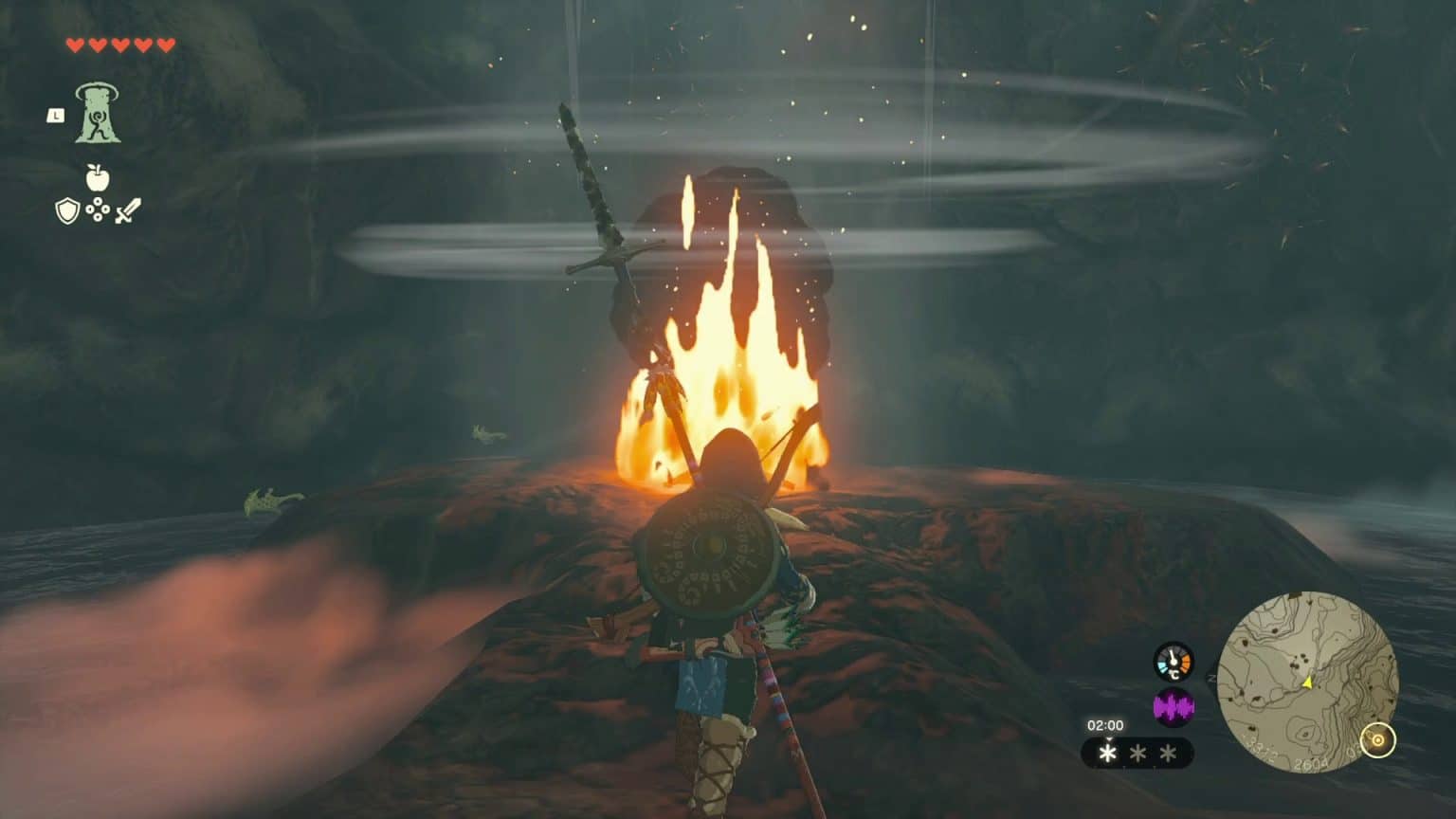Viewport: 1456px width, 819px height.
Task: Toggle the first snowflake weather forecast symbol
Action: pos(1108,754)
